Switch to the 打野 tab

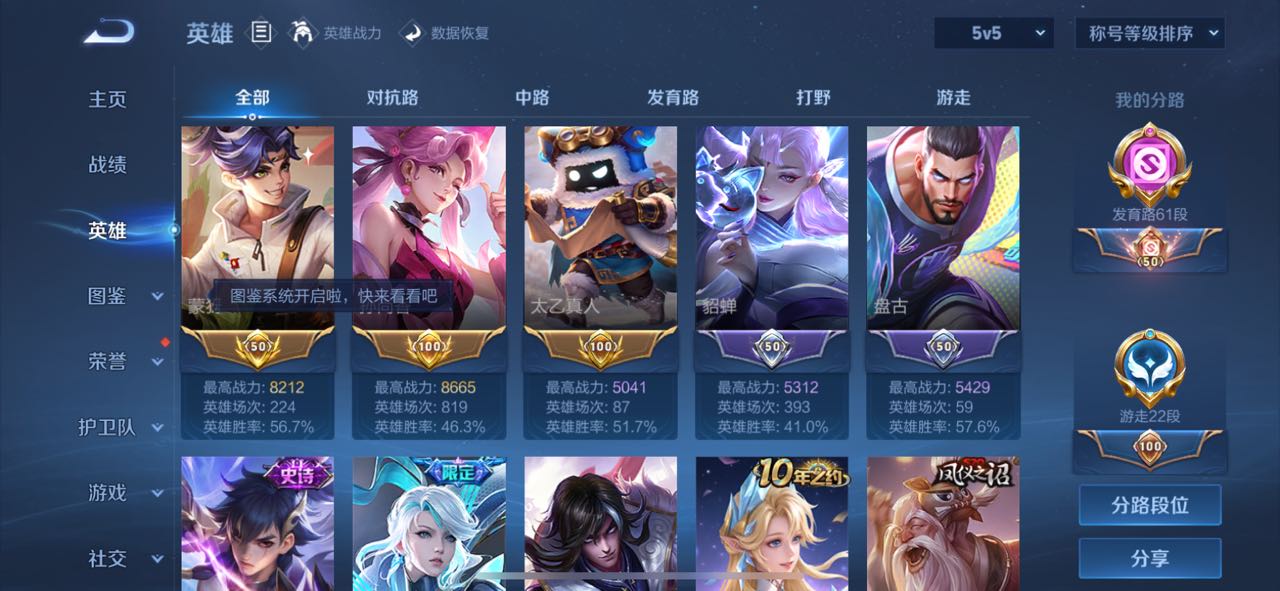tap(813, 97)
